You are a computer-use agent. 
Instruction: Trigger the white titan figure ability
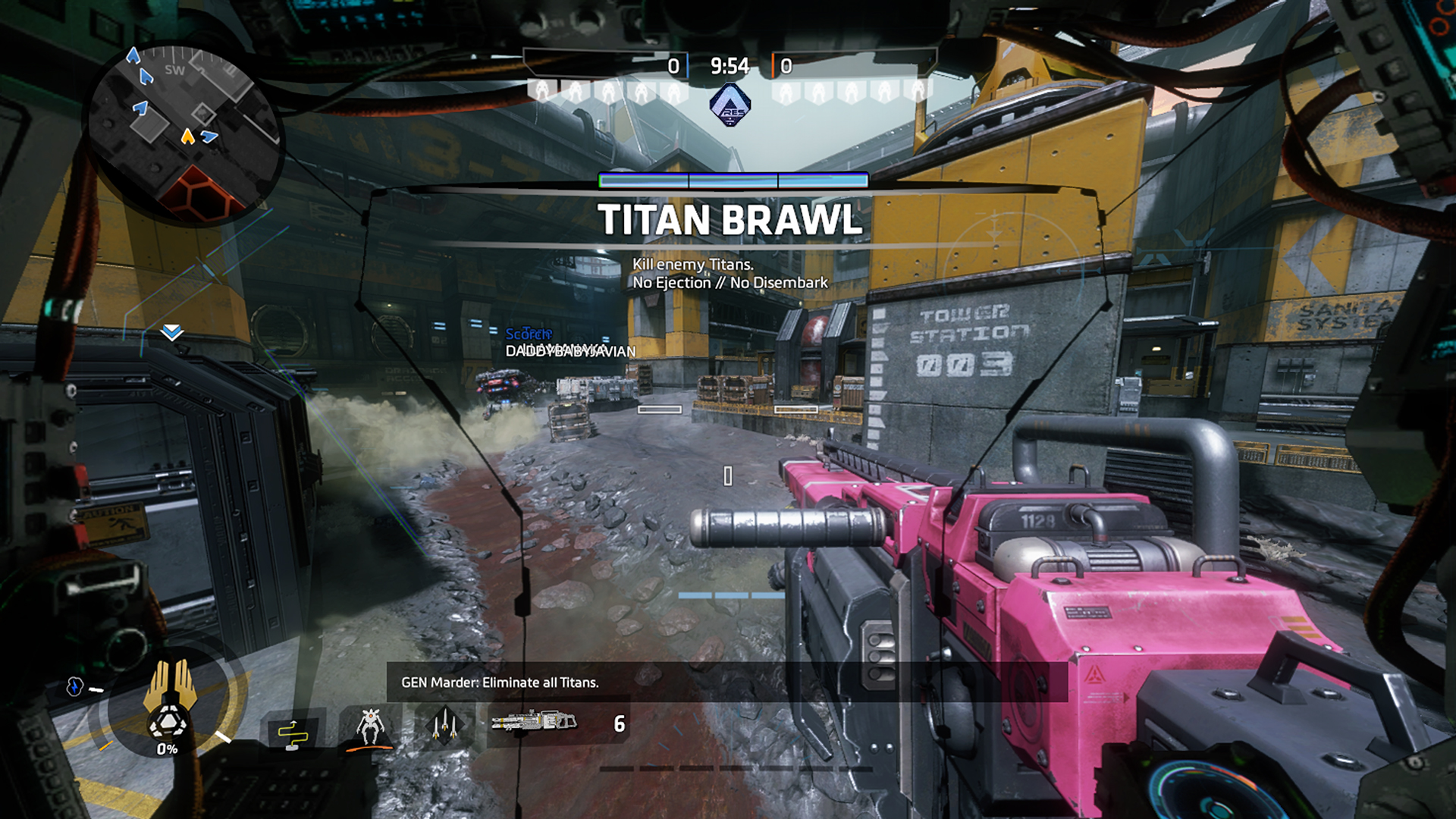369,726
